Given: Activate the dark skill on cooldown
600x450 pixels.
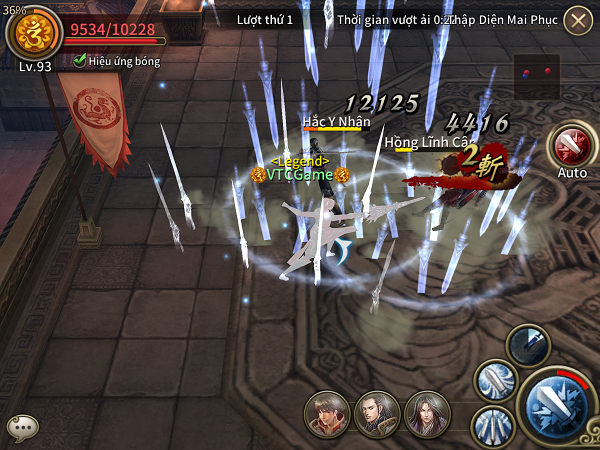Looking at the screenshot, I should 527,345.
